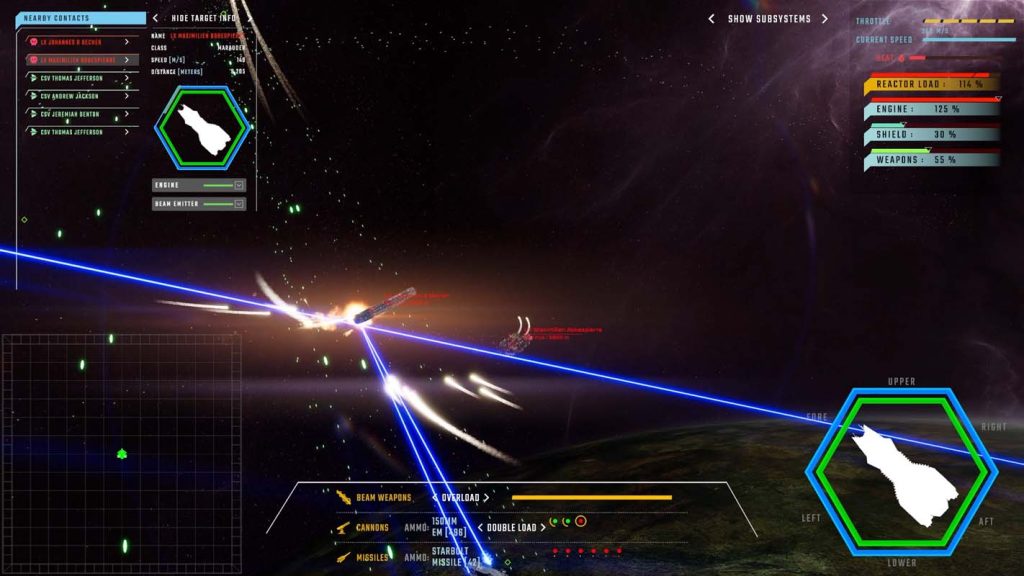Screen dimensions: 1024x576
Task: Click the left arrow beside Hide Target Info
Action: [x=155, y=18]
